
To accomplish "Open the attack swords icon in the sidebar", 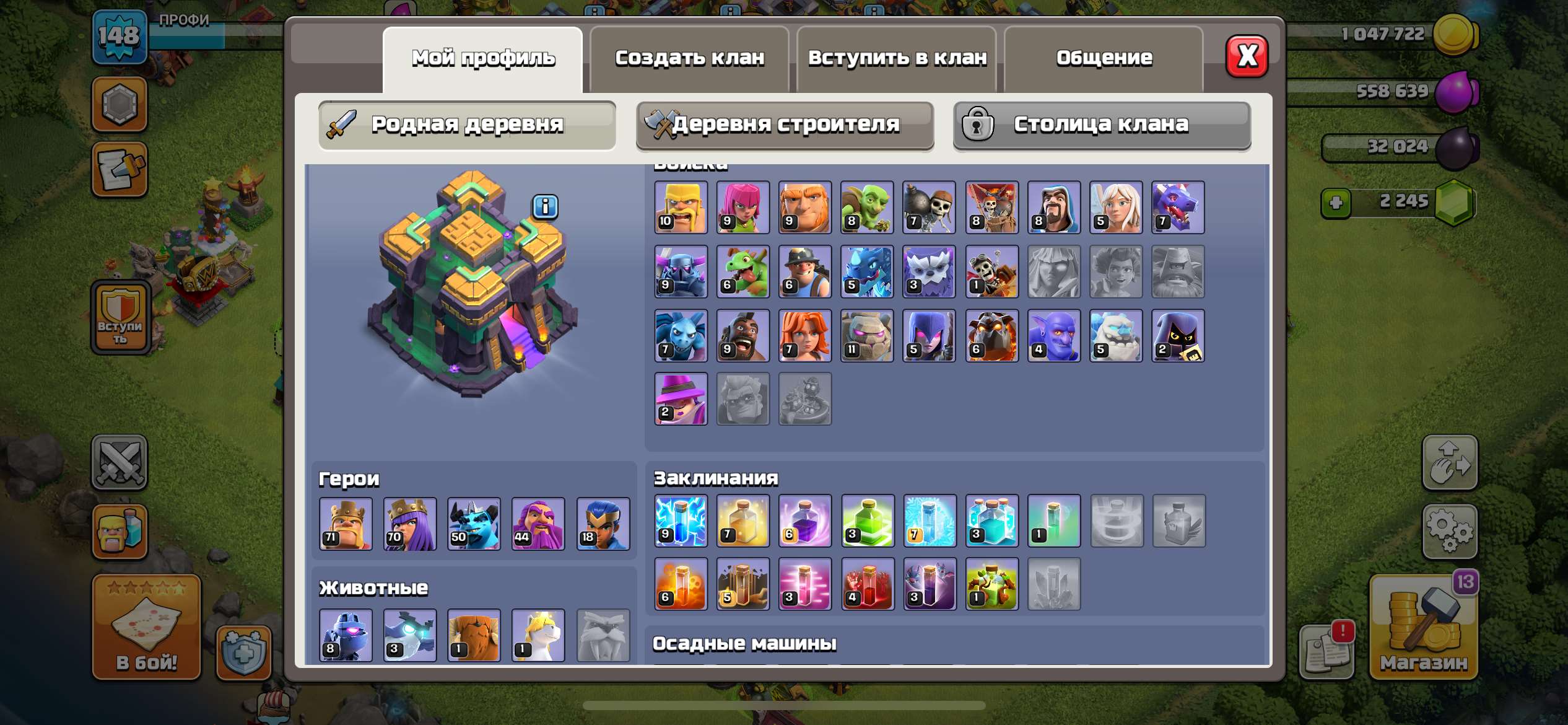I will coord(120,462).
